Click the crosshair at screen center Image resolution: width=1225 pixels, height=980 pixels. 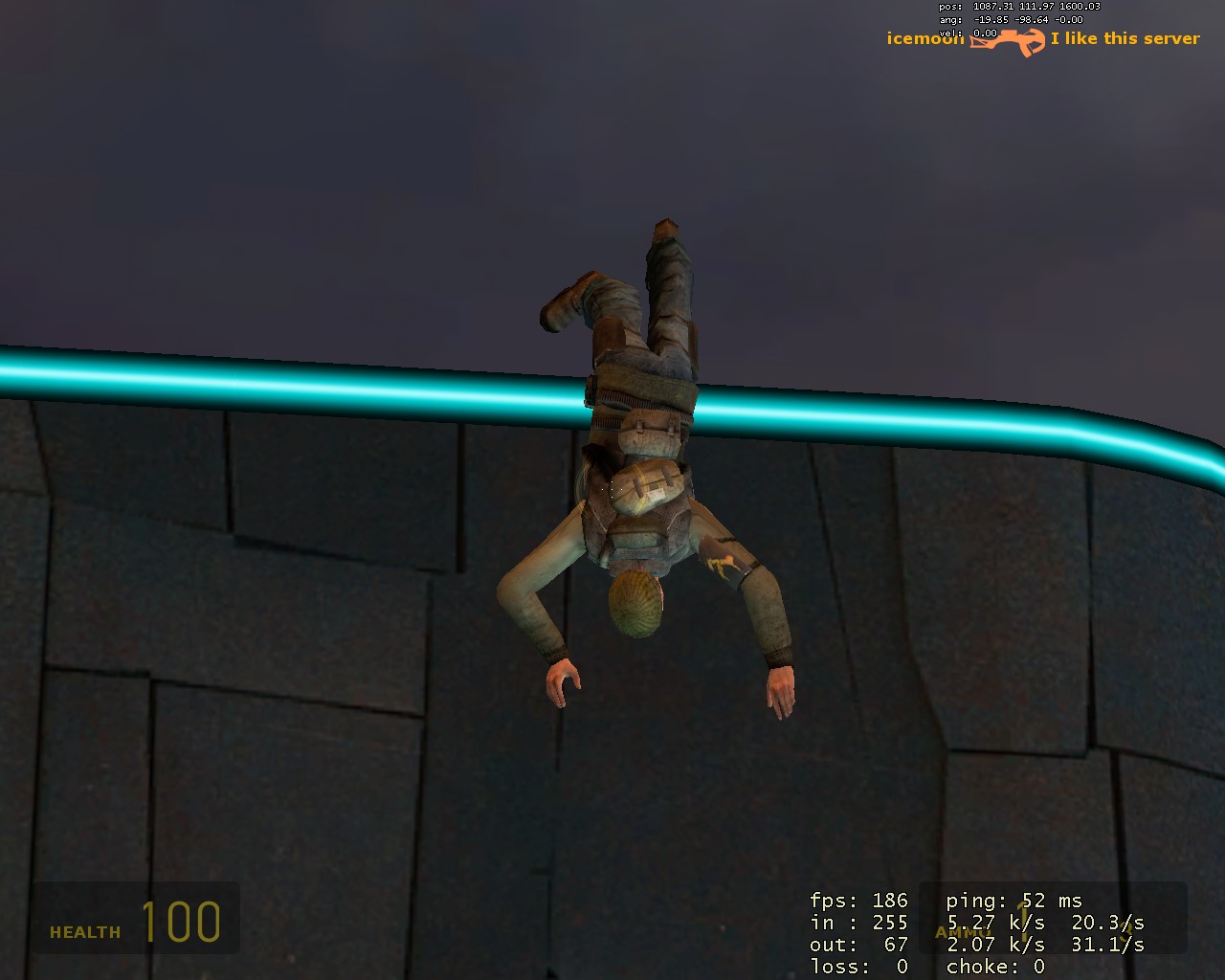[612, 490]
